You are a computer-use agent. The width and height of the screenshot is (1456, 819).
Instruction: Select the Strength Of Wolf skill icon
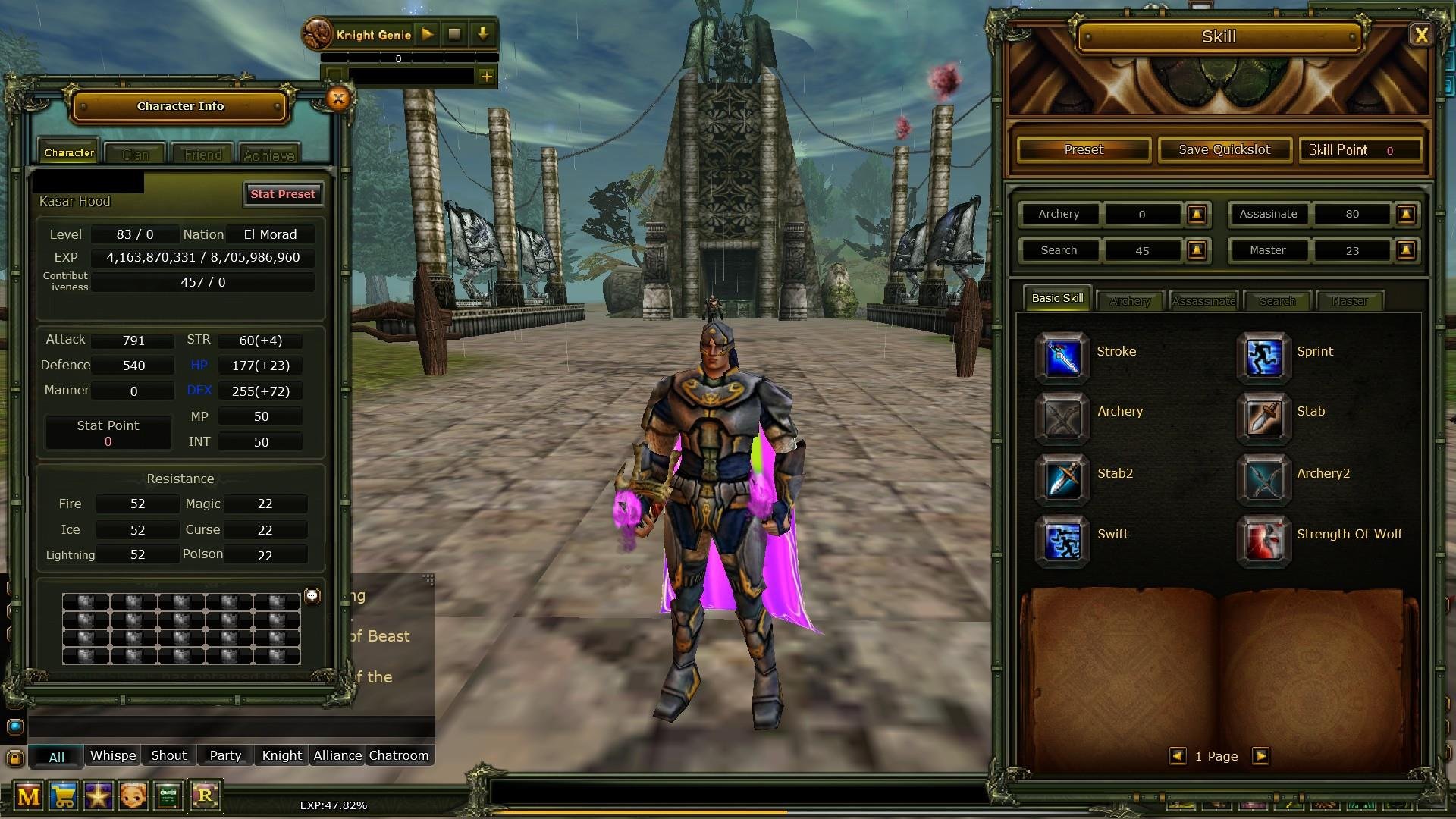coord(1263,540)
